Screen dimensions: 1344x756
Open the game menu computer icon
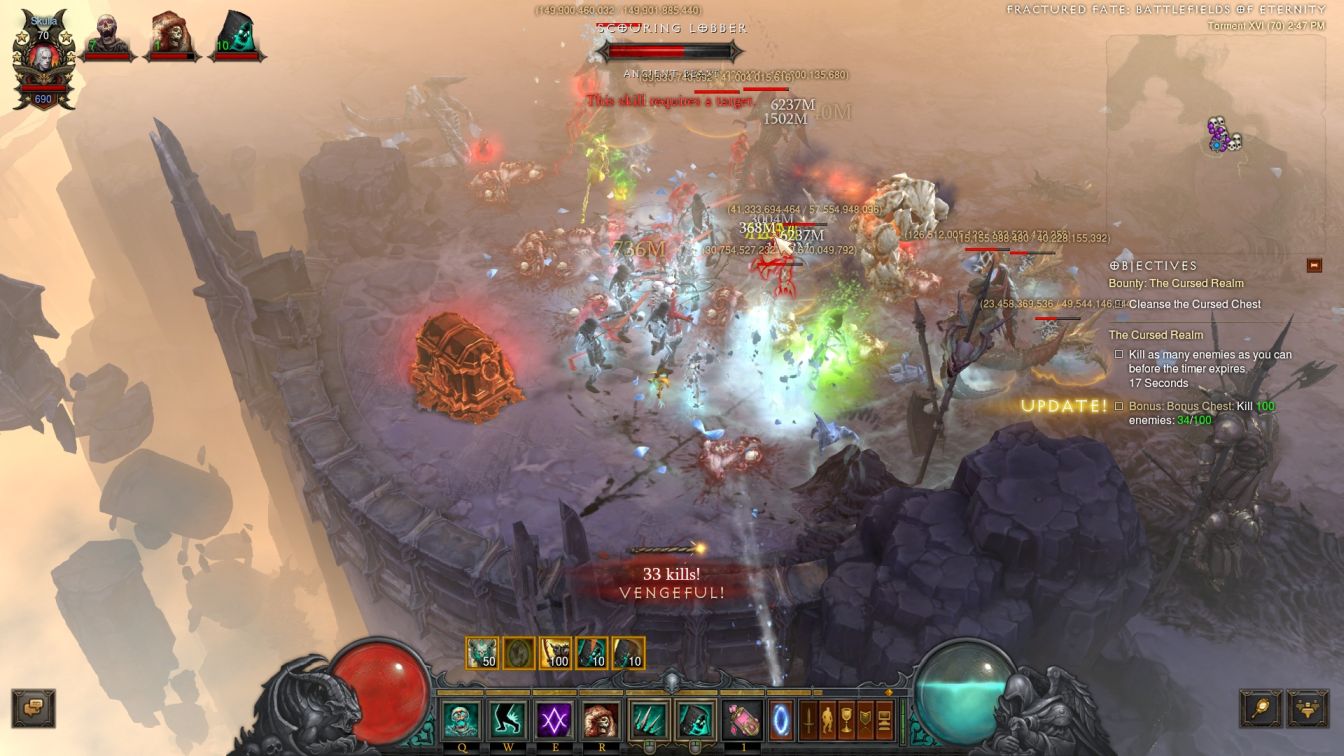pos(884,720)
